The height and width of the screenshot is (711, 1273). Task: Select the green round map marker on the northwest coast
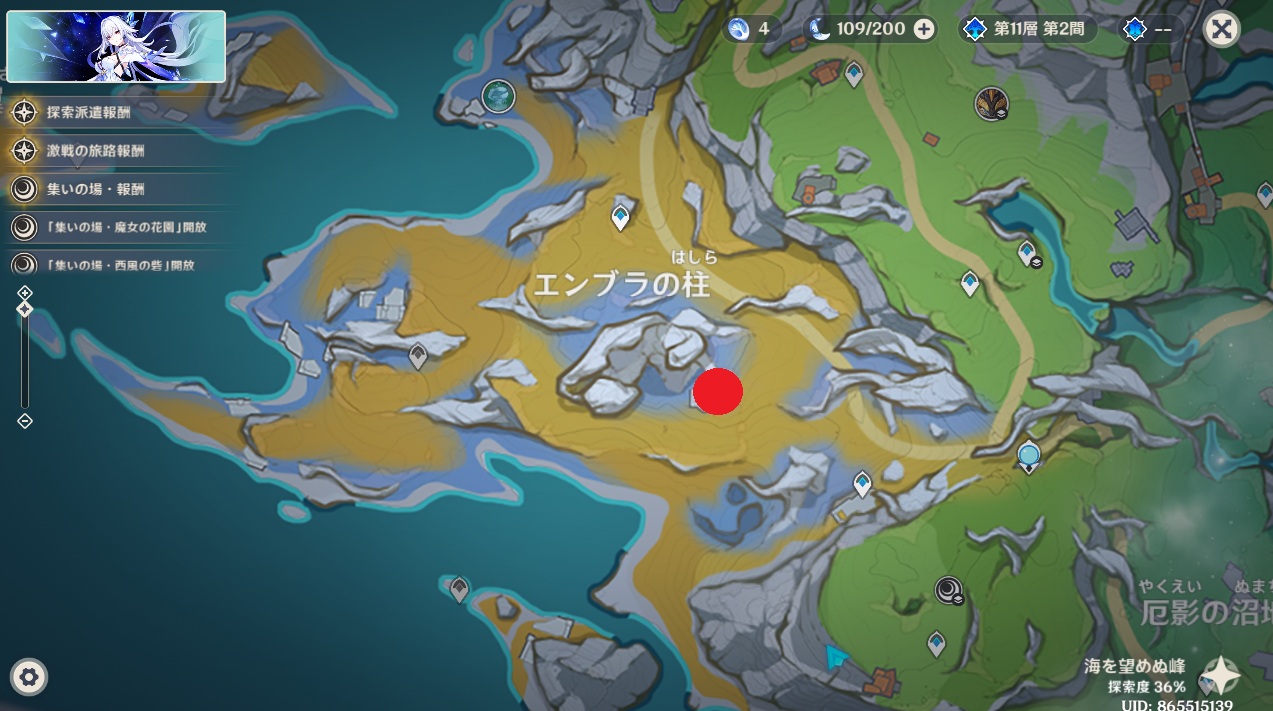point(498,96)
